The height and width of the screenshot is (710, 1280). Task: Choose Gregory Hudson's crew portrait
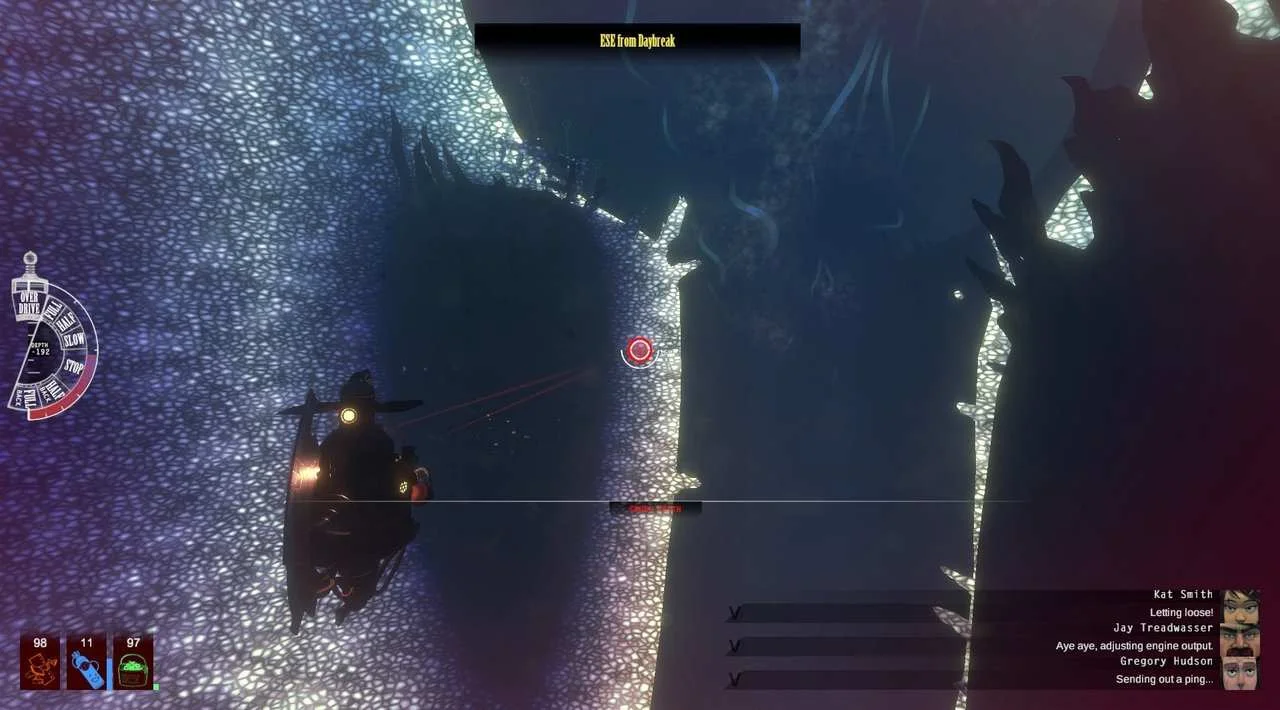[x=1240, y=673]
